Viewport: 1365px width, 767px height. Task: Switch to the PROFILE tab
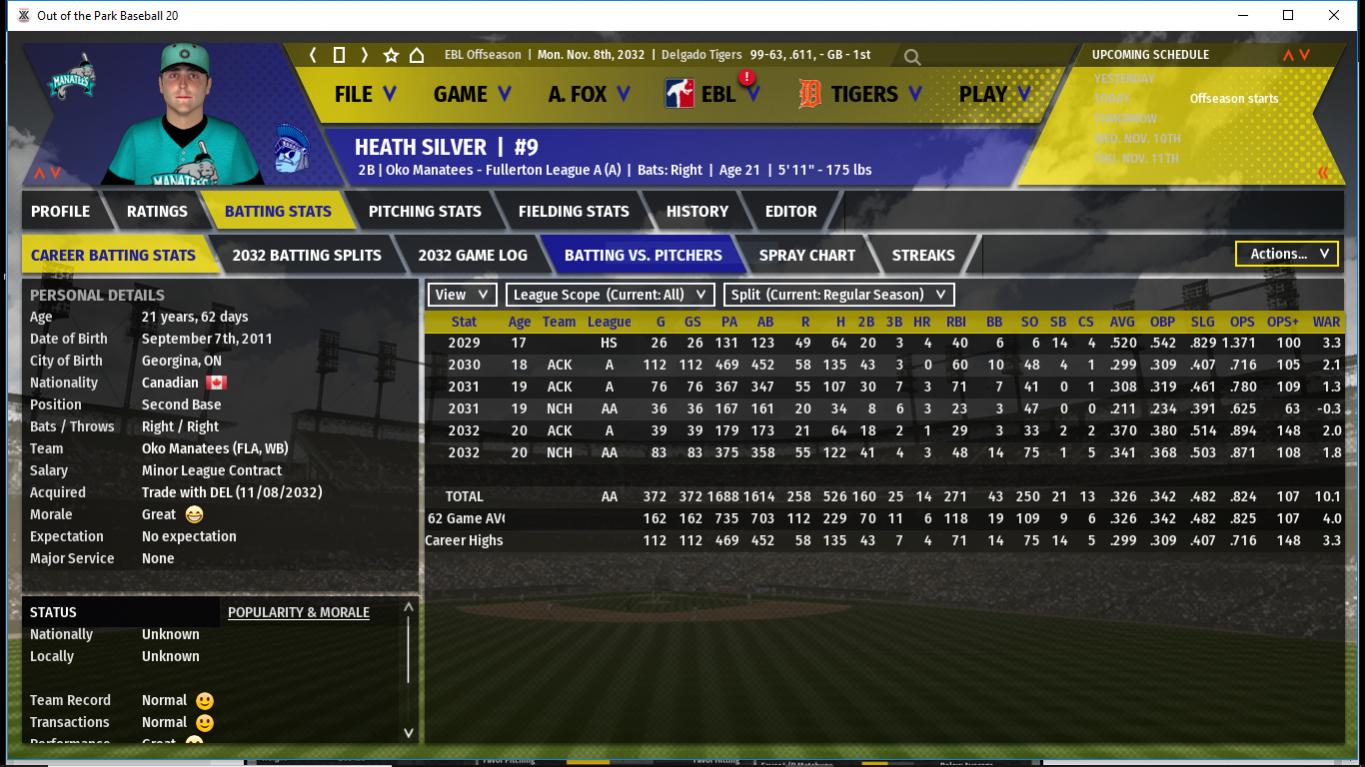point(60,211)
